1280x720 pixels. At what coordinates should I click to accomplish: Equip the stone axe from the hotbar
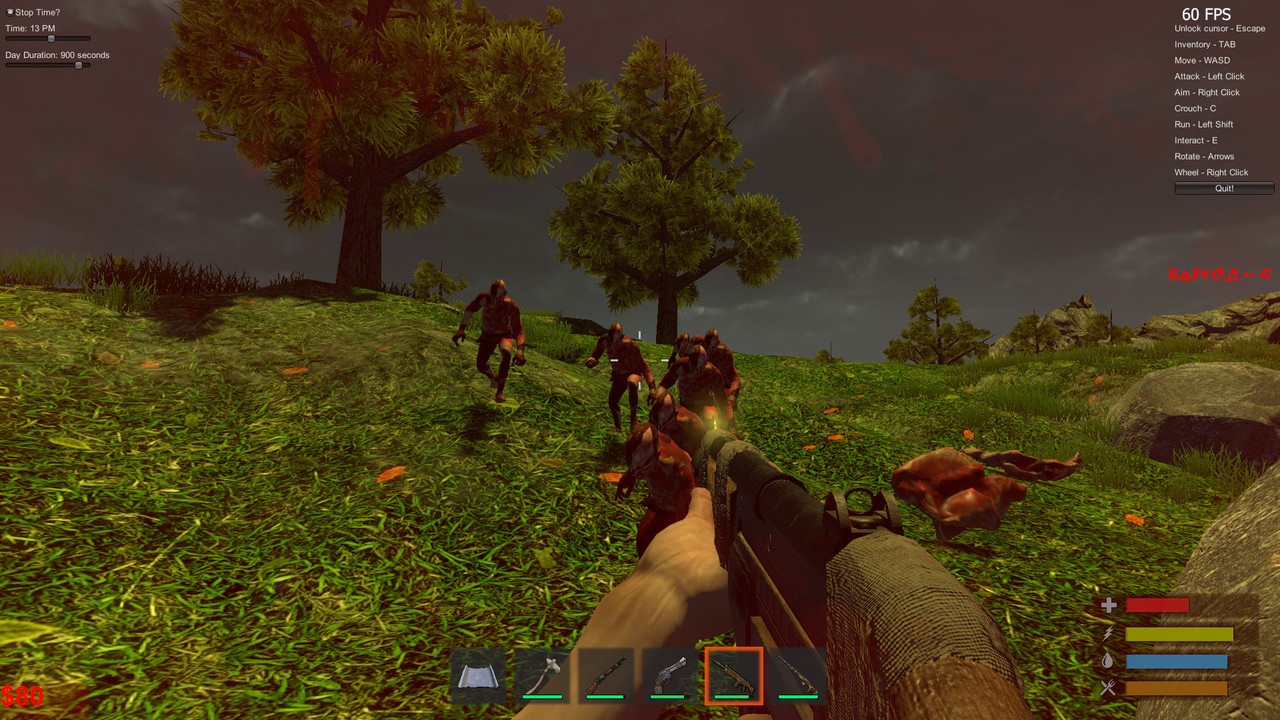pyautogui.click(x=542, y=676)
